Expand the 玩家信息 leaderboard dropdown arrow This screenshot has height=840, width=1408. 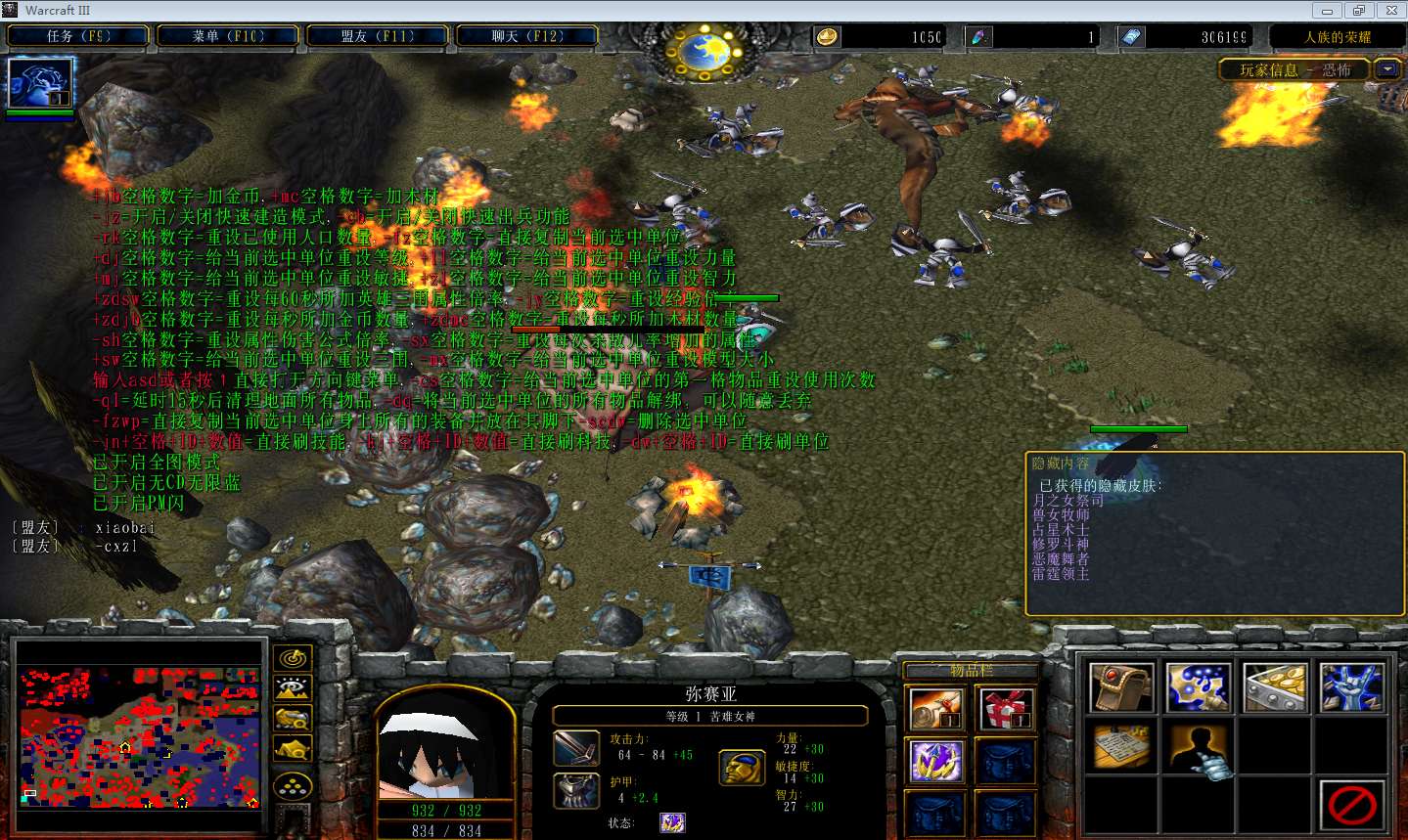click(x=1387, y=69)
